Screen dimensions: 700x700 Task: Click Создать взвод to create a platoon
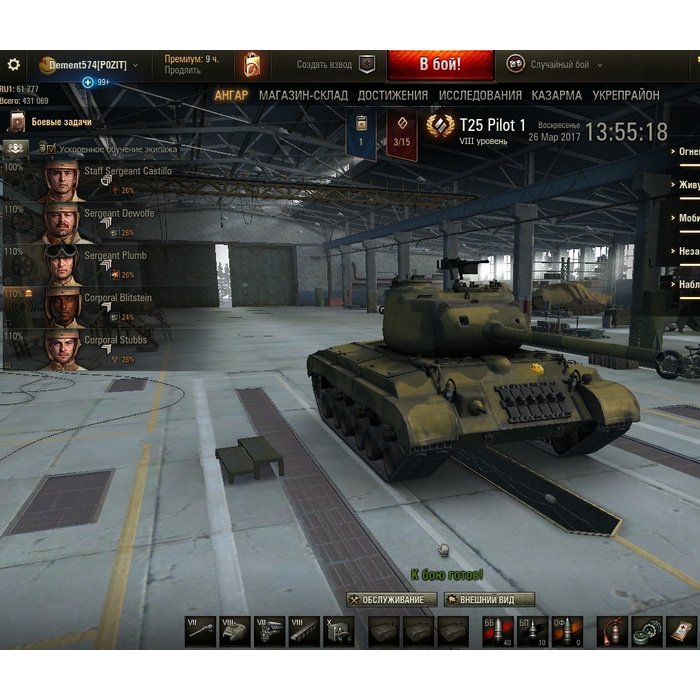[x=335, y=65]
